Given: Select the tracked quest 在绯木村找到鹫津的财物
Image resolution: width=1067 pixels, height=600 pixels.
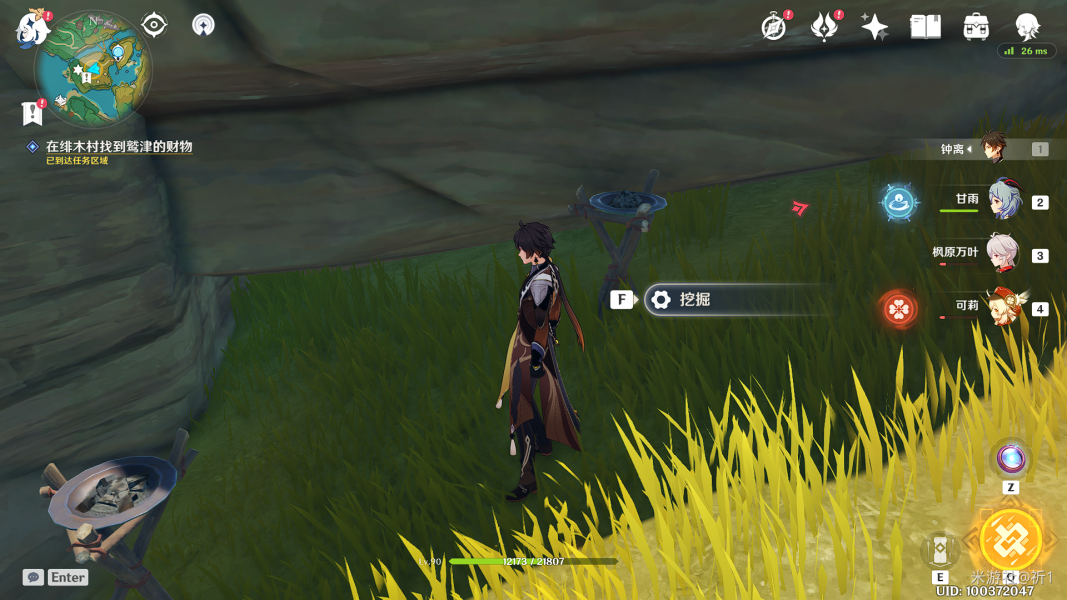Looking at the screenshot, I should tap(118, 147).
